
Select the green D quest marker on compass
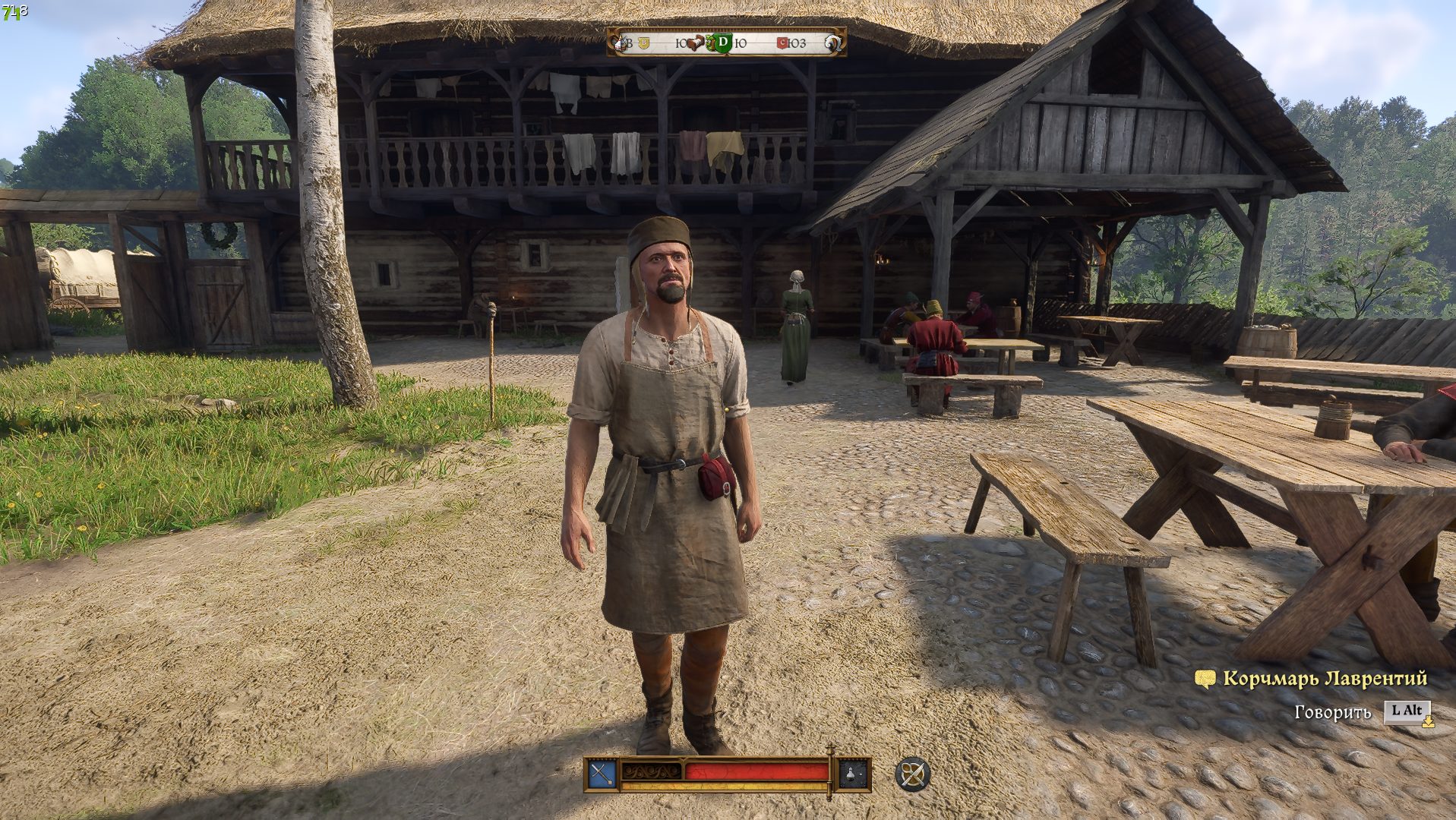pos(722,43)
